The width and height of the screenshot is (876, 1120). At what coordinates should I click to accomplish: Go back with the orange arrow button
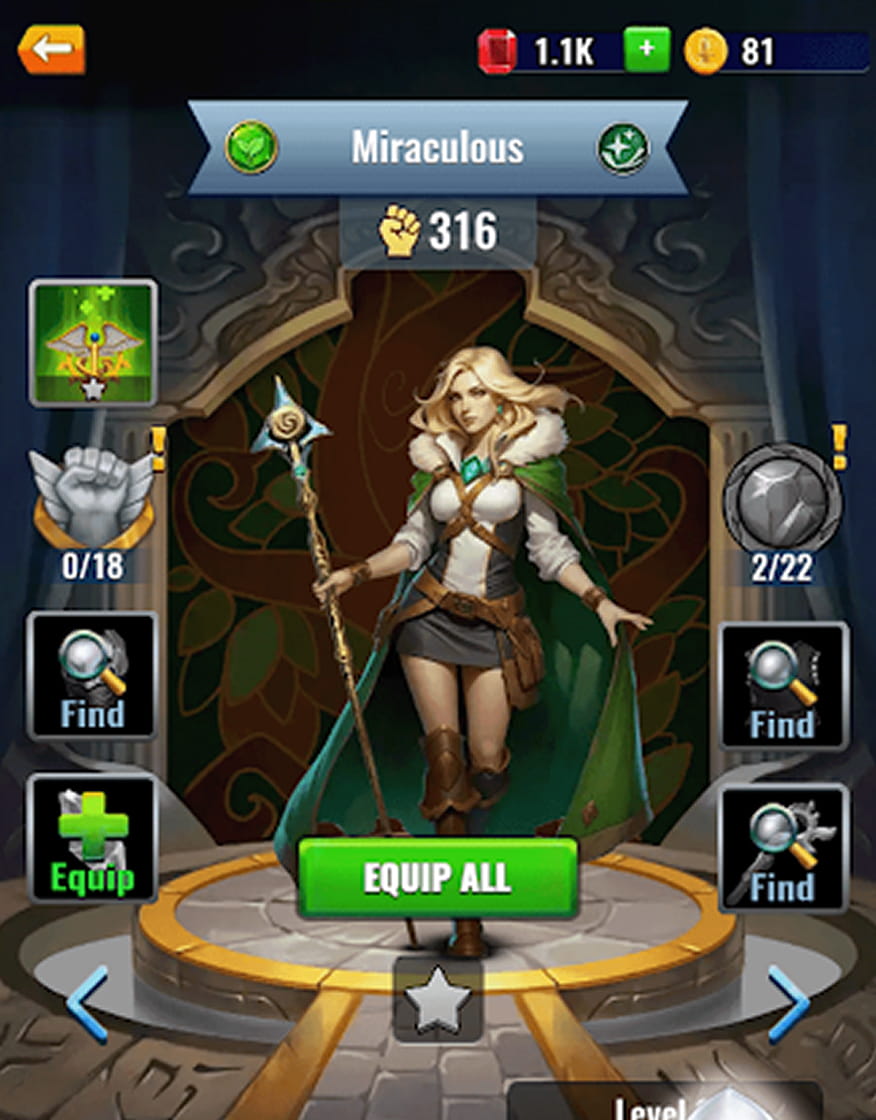pos(51,49)
